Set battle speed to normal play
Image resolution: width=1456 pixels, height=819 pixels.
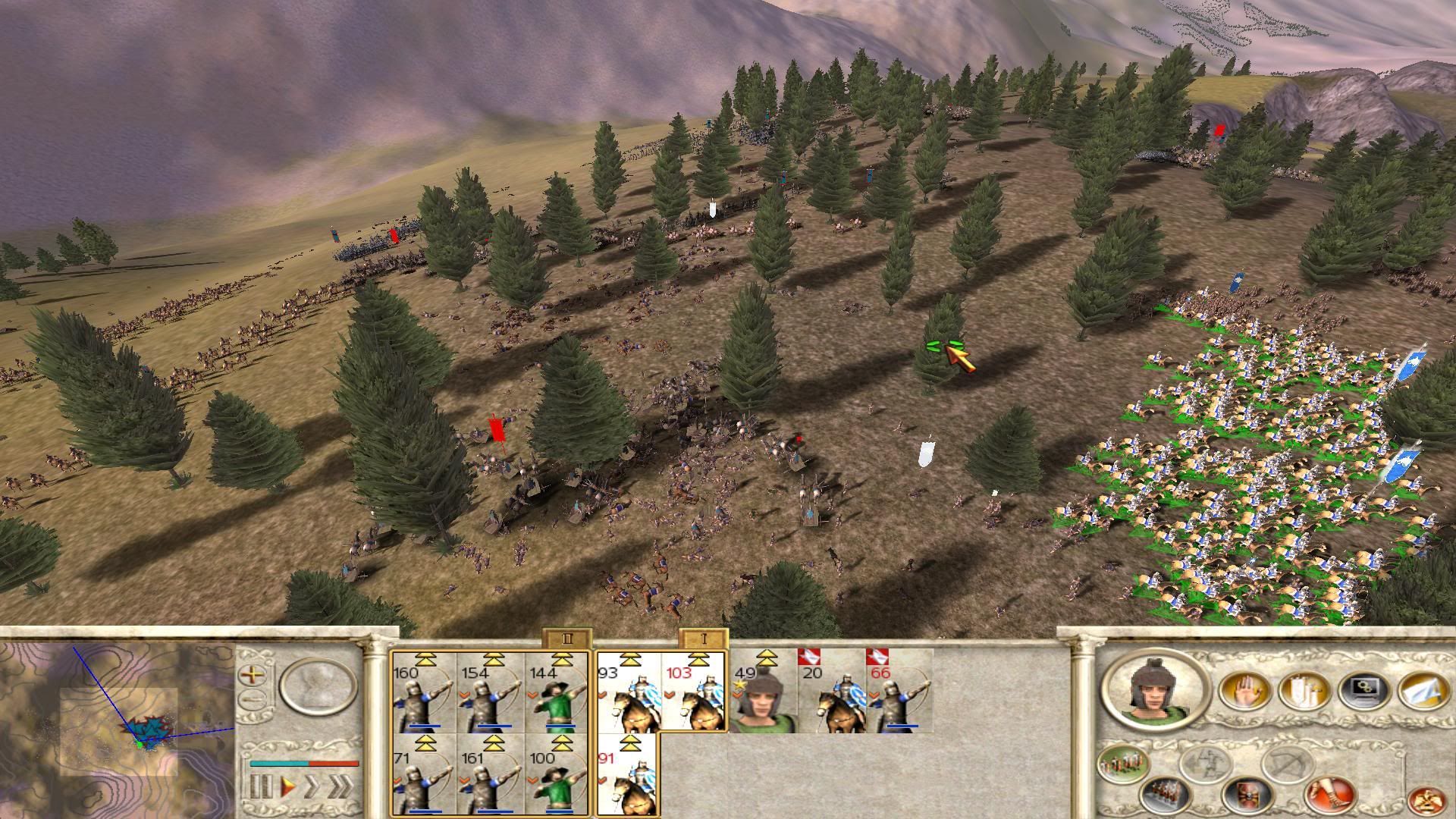(x=288, y=786)
